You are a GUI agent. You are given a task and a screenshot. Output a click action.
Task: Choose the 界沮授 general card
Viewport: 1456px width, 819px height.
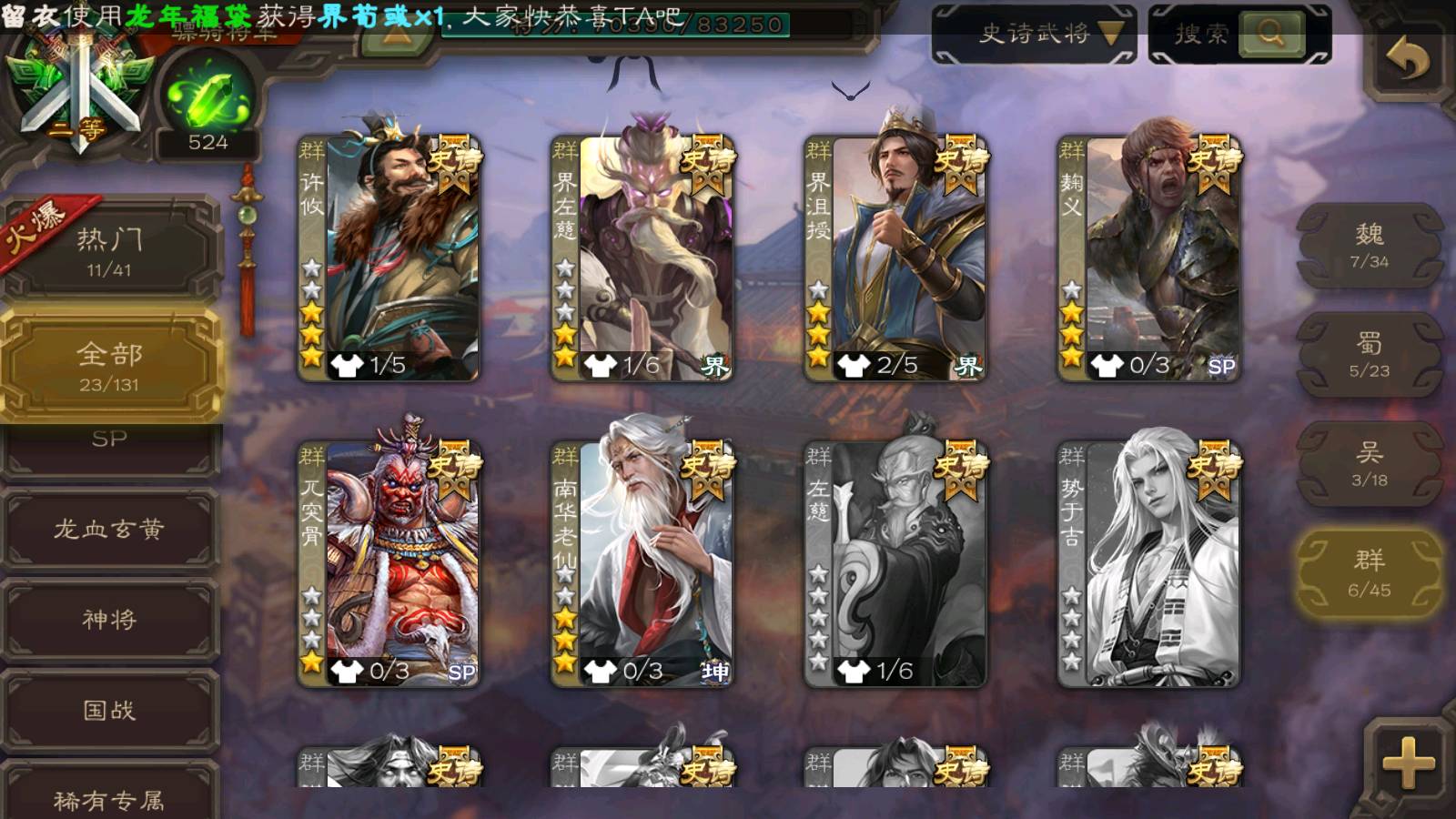pos(895,259)
